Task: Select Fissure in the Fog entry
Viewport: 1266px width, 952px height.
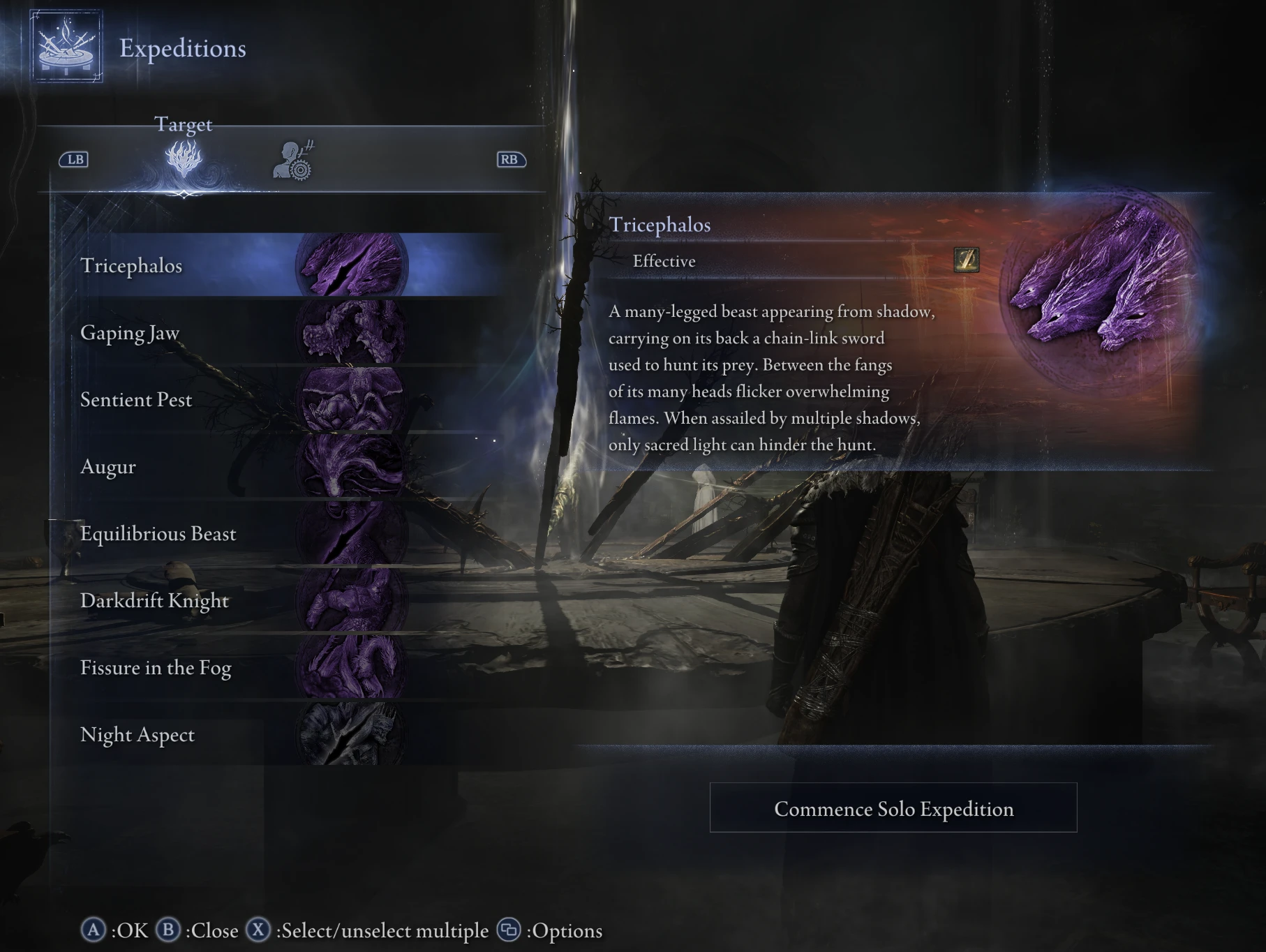Action: pyautogui.click(x=158, y=669)
